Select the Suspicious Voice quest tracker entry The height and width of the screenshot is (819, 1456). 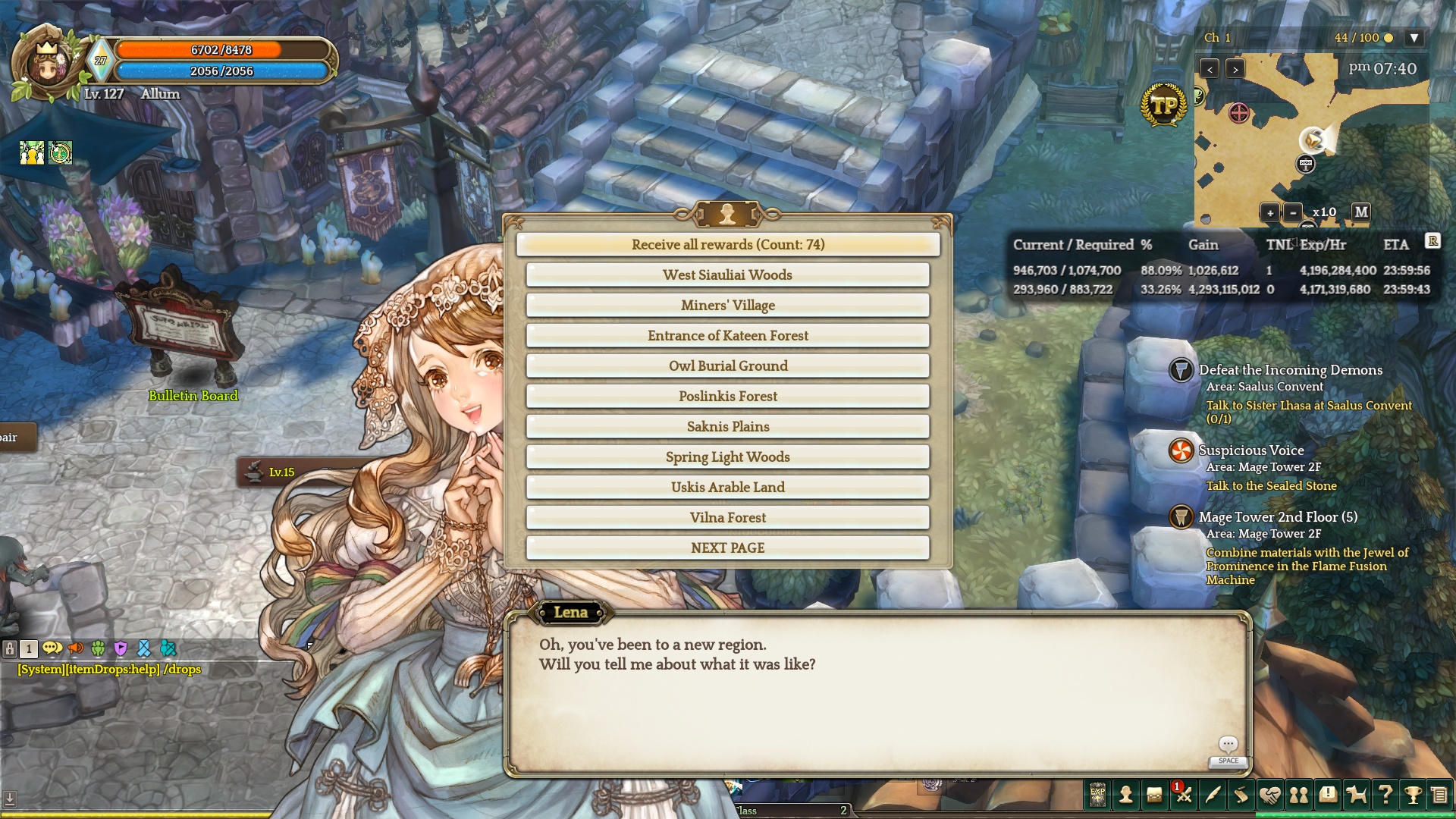pos(1251,450)
